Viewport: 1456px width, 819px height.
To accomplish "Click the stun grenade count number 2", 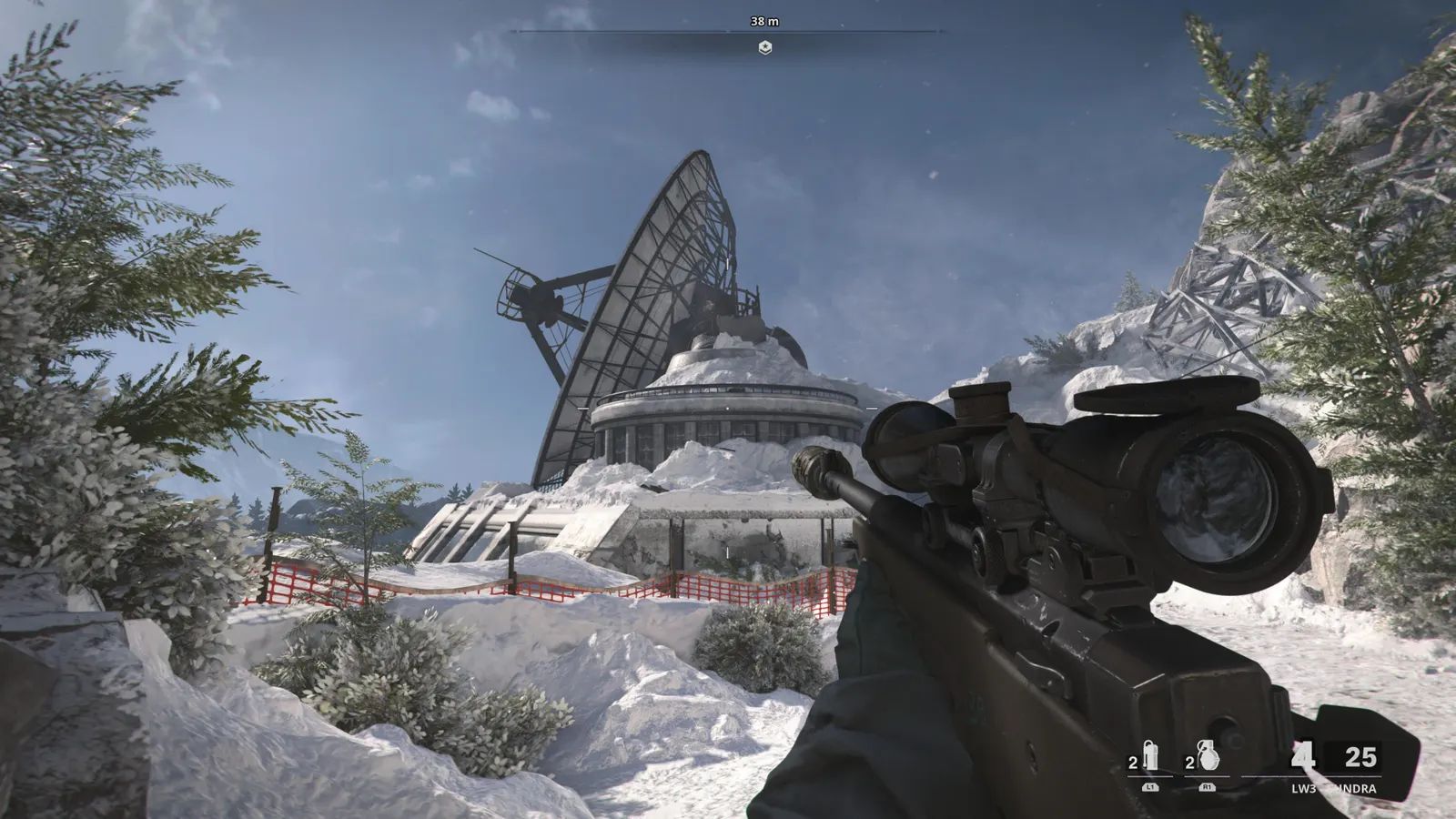I will 1132,761.
